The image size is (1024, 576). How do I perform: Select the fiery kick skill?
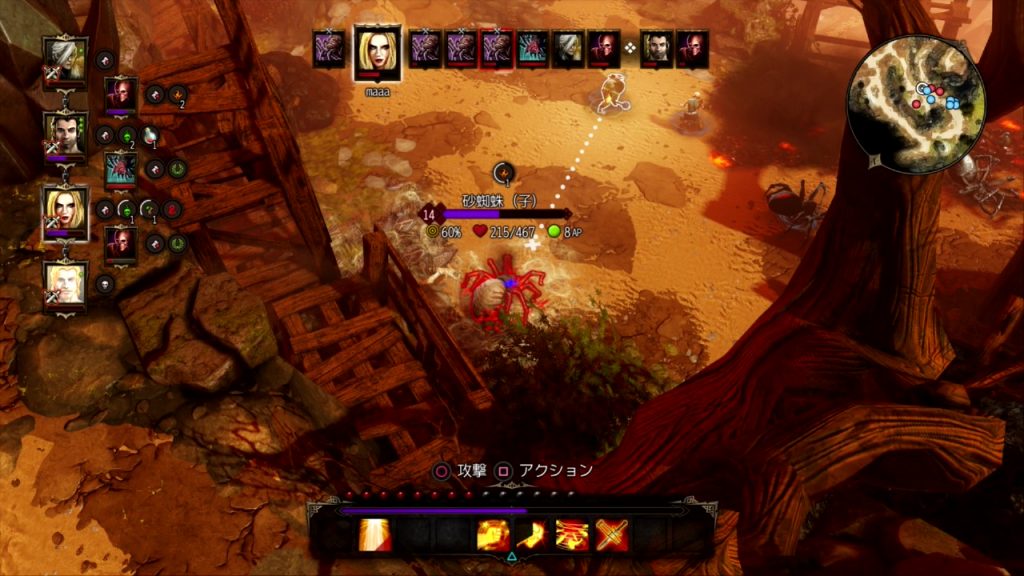[x=533, y=536]
